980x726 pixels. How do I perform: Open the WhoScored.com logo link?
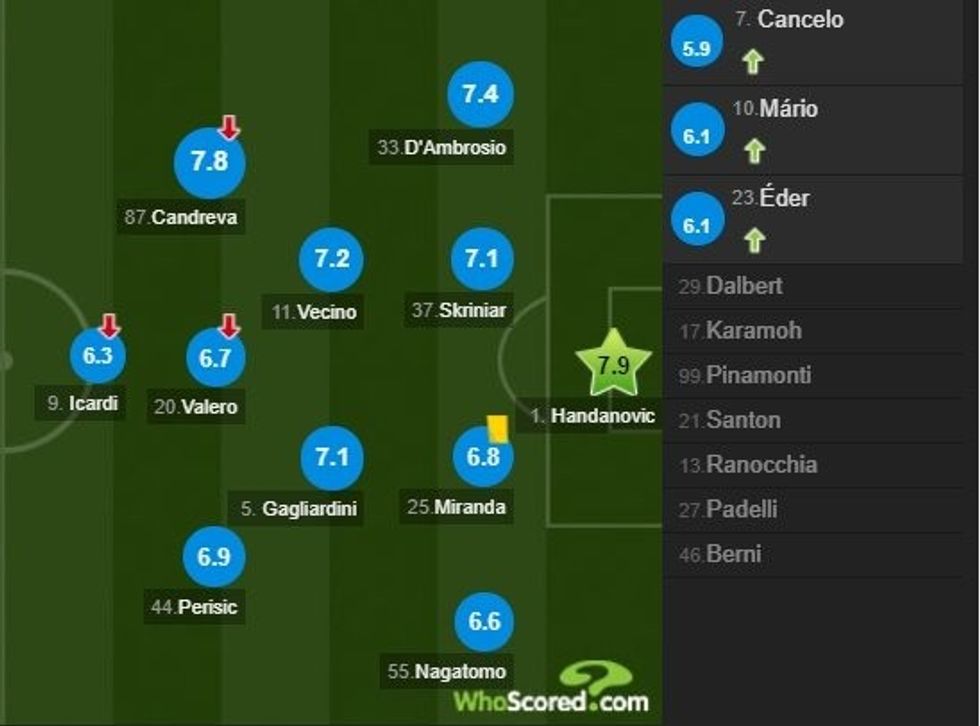coord(552,689)
